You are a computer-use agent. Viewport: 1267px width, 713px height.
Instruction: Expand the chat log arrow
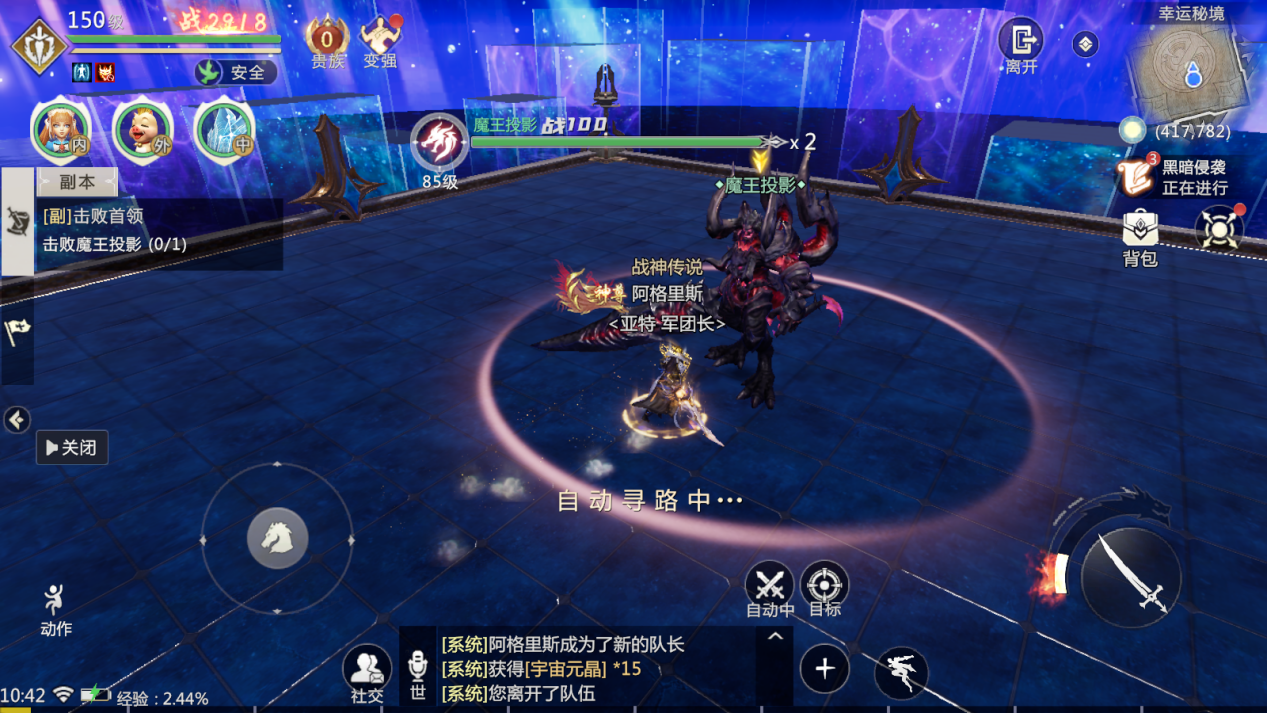pos(775,636)
